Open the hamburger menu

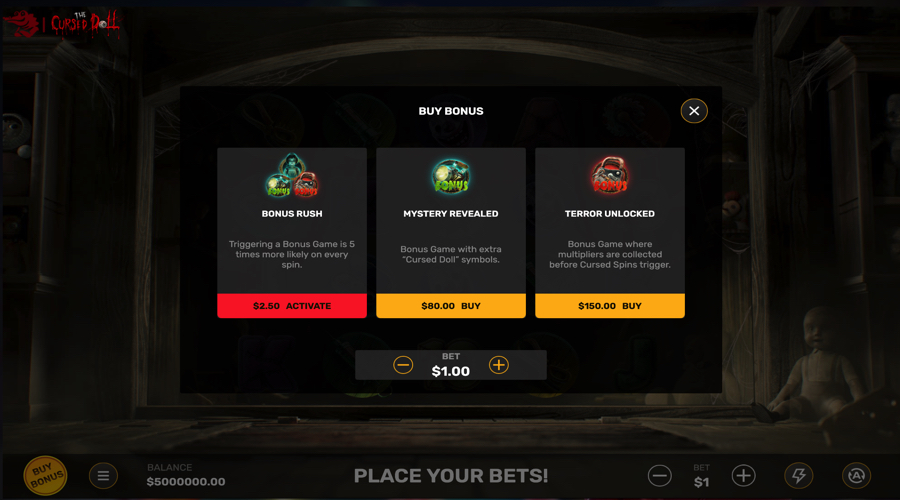click(x=103, y=476)
